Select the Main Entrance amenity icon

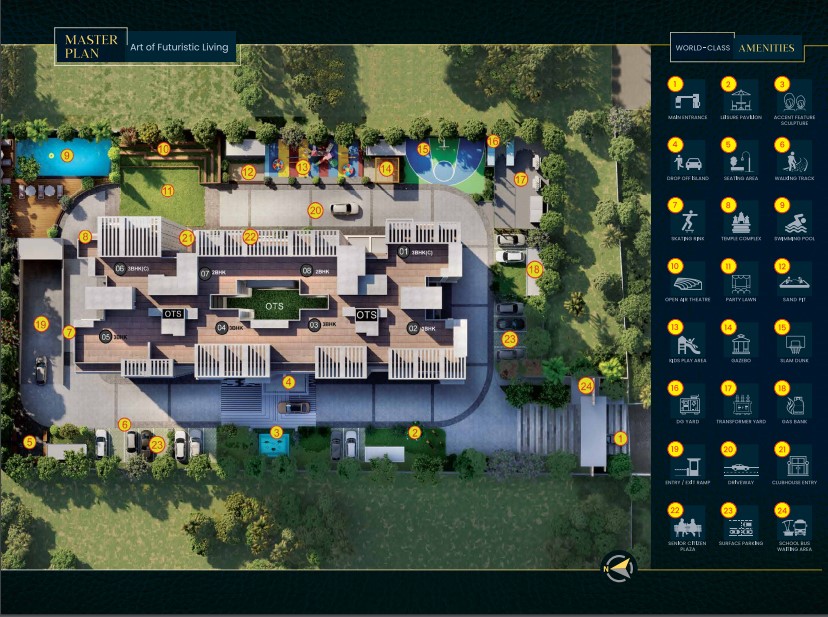688,100
